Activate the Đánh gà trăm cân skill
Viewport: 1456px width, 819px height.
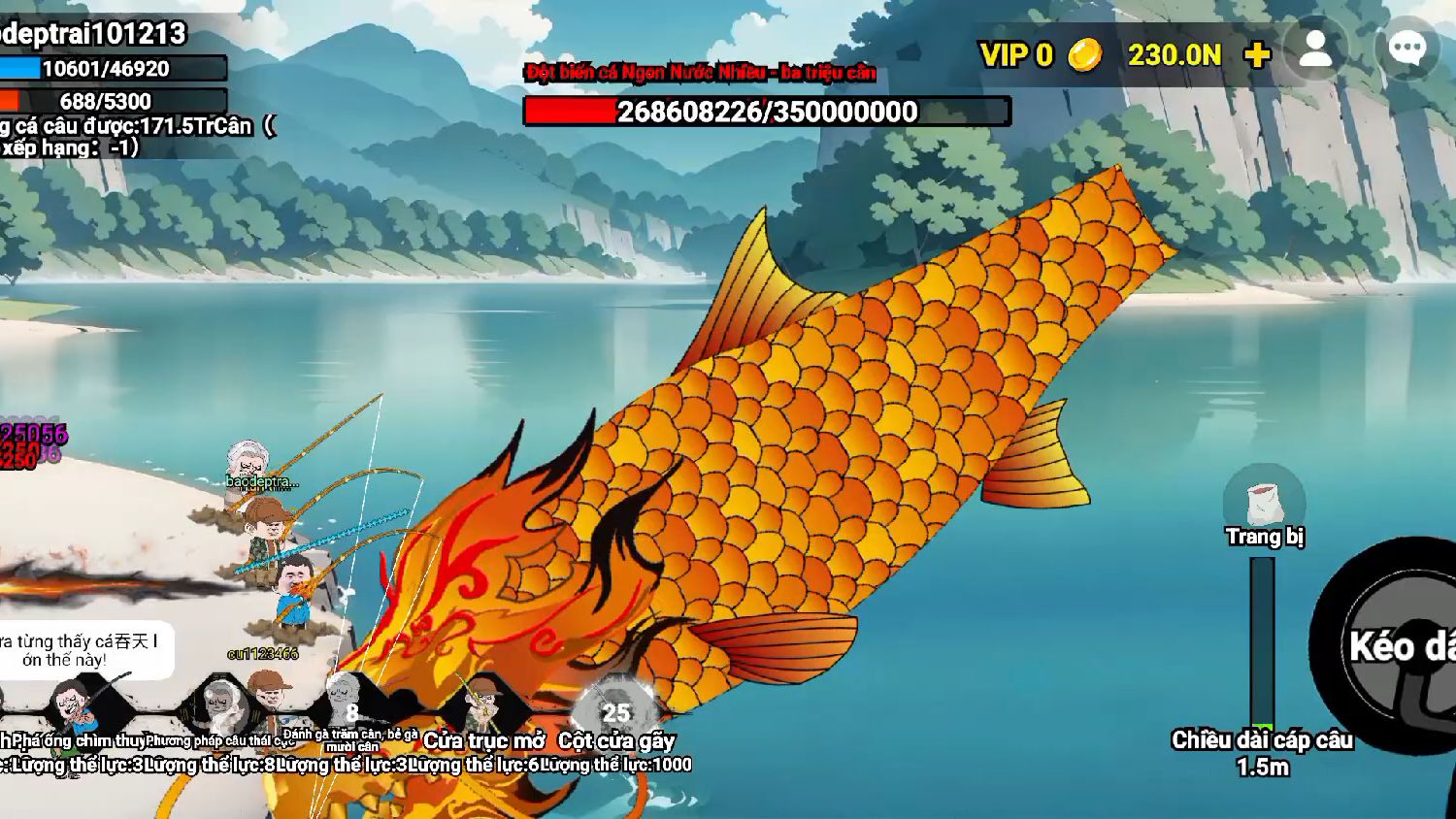(x=351, y=706)
